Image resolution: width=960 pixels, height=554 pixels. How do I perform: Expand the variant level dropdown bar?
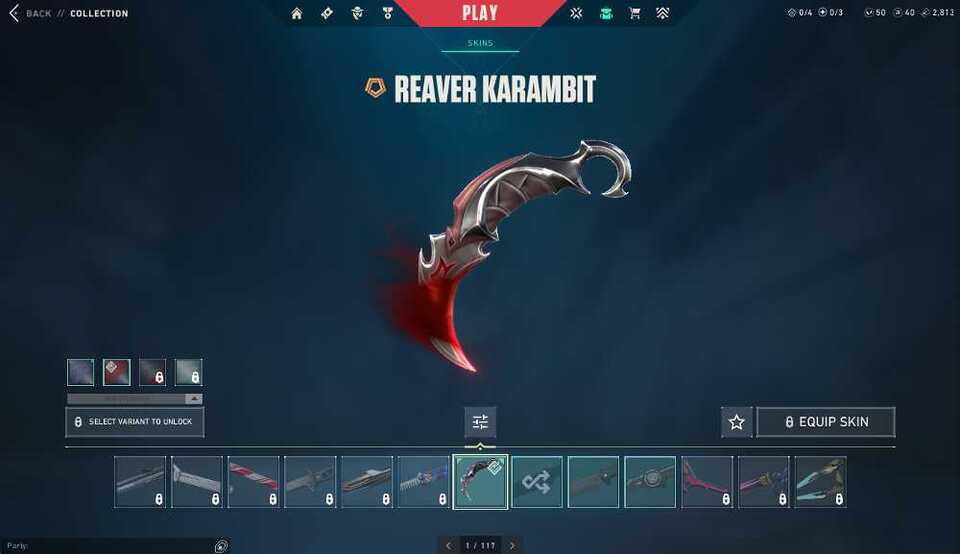point(135,398)
